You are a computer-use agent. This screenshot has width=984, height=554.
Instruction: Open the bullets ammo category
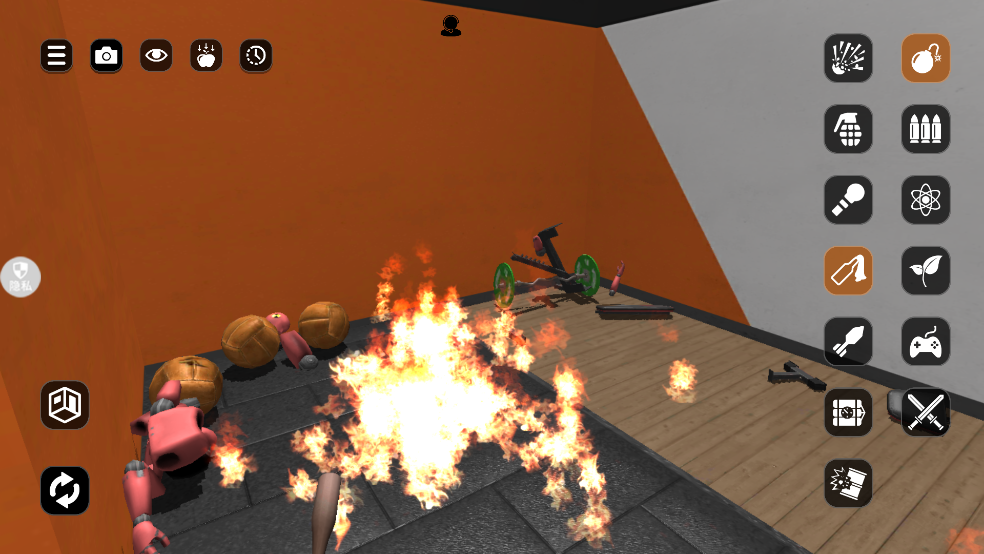pyautogui.click(x=925, y=129)
